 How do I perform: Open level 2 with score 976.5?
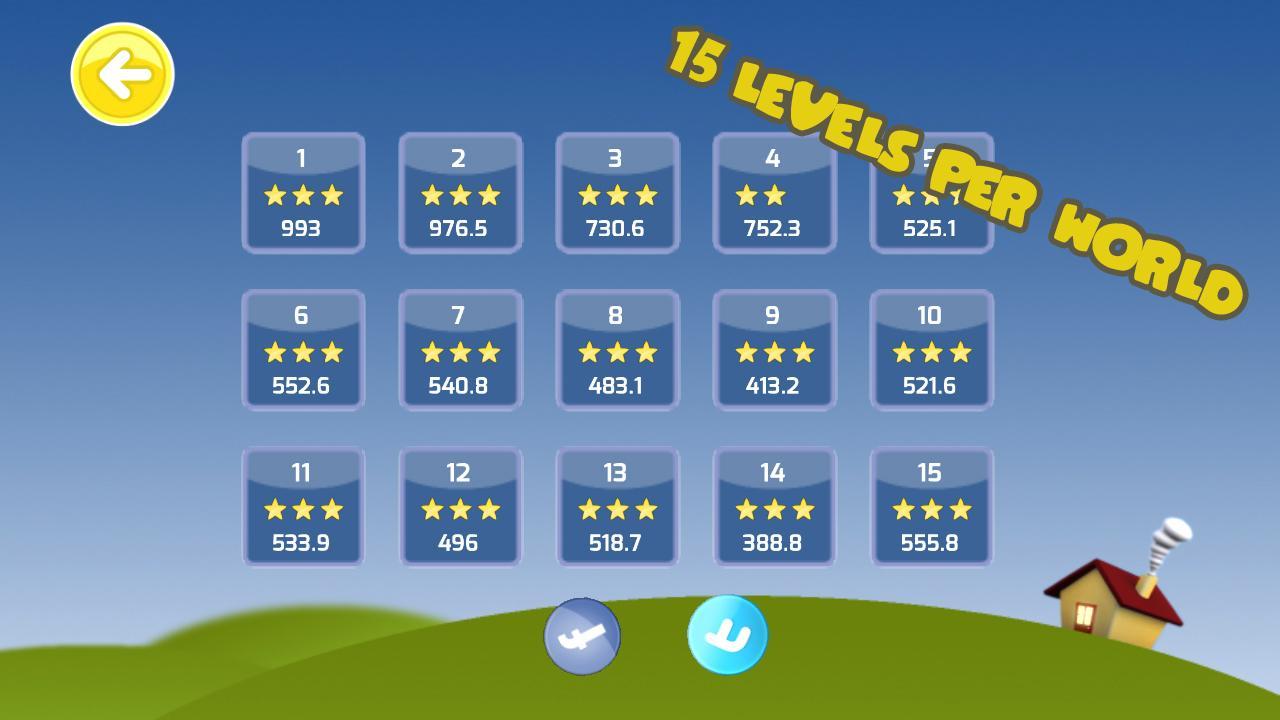(x=460, y=193)
